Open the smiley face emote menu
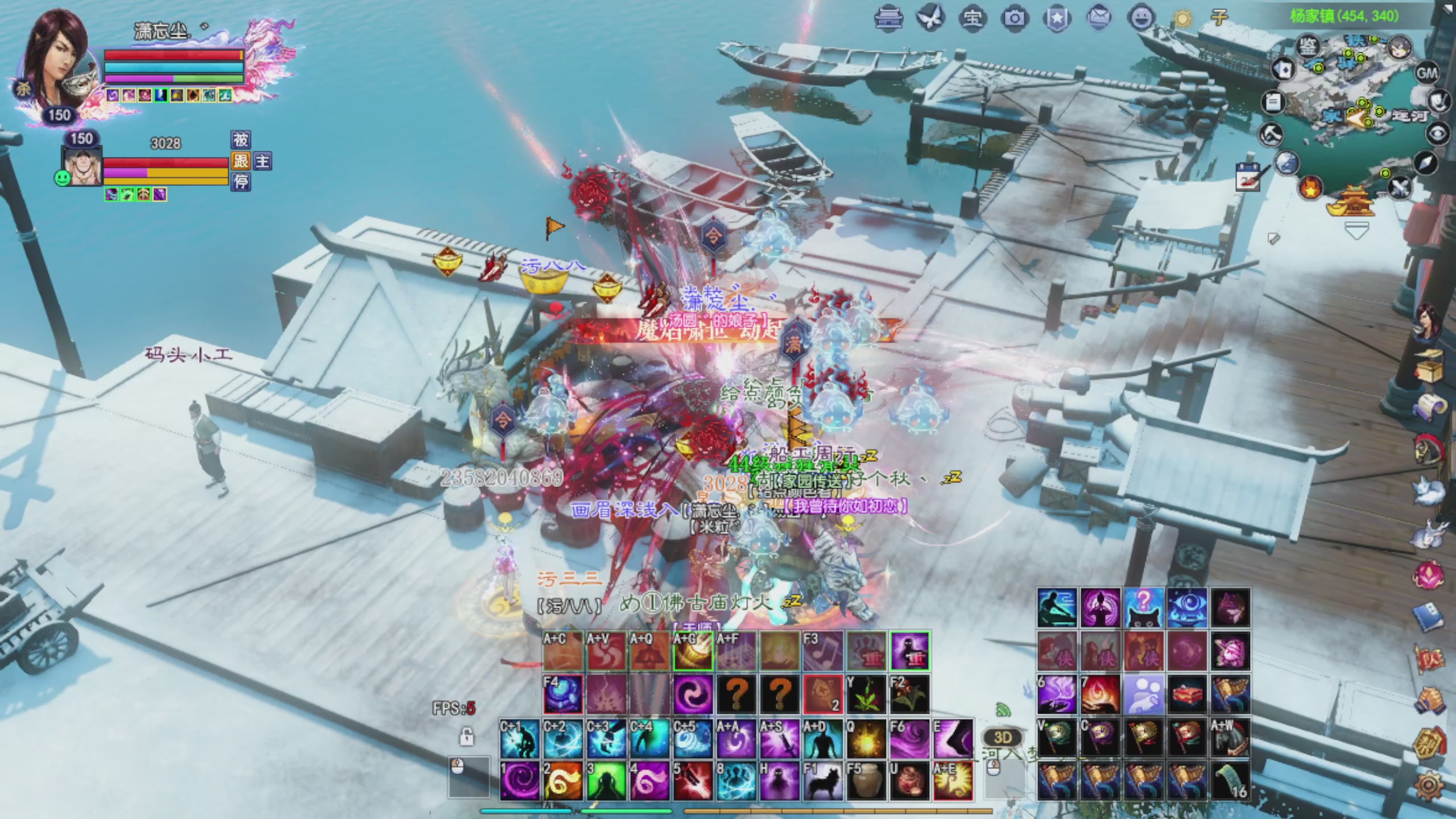Screen dimensions: 1456x819 point(1141,19)
